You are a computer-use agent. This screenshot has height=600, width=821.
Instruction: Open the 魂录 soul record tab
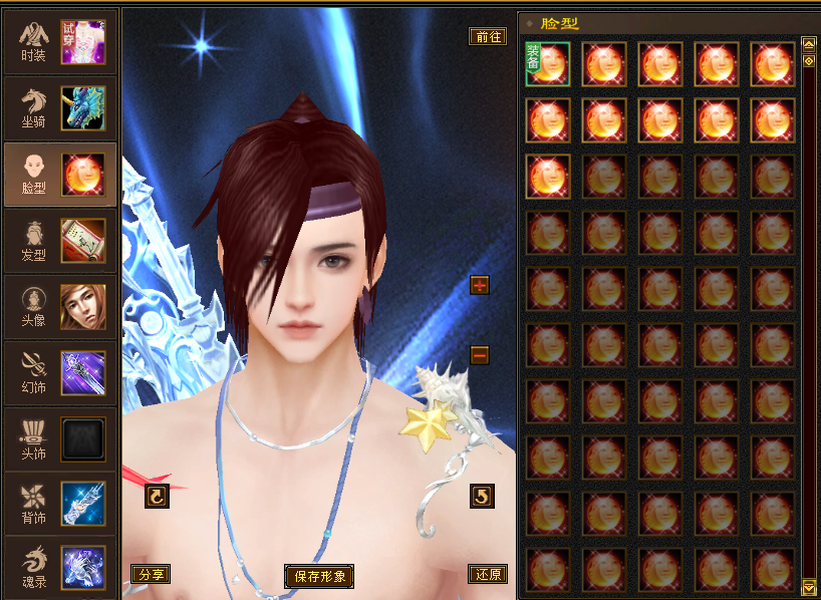[x=59, y=567]
